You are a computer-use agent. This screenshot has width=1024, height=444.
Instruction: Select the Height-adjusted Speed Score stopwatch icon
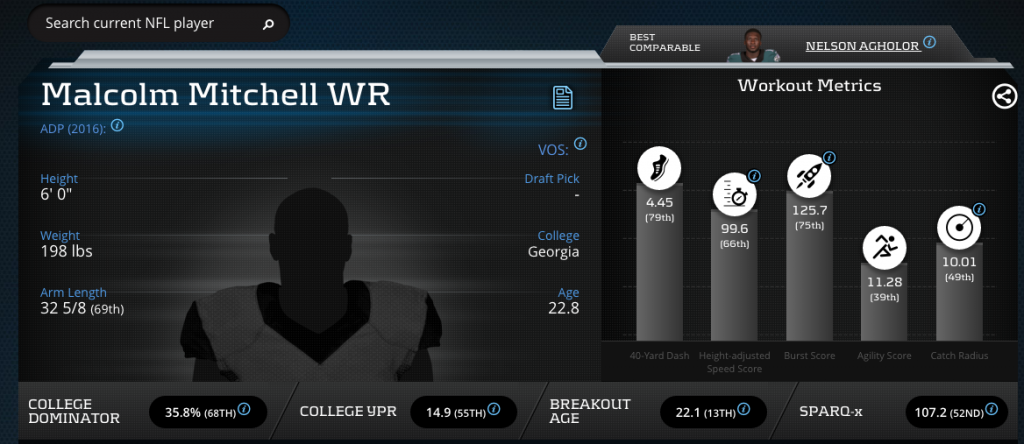pyautogui.click(x=733, y=195)
